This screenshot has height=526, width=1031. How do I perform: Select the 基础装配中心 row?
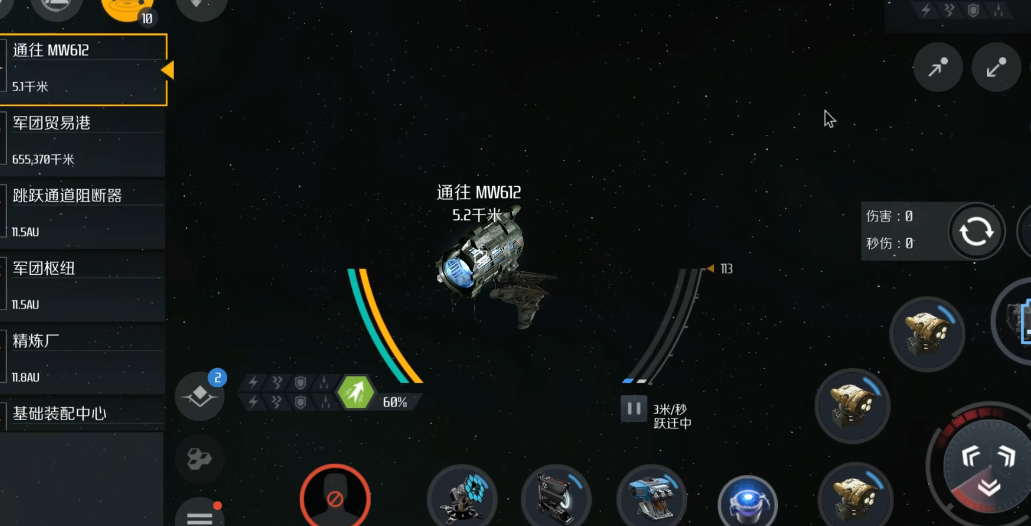coord(82,413)
